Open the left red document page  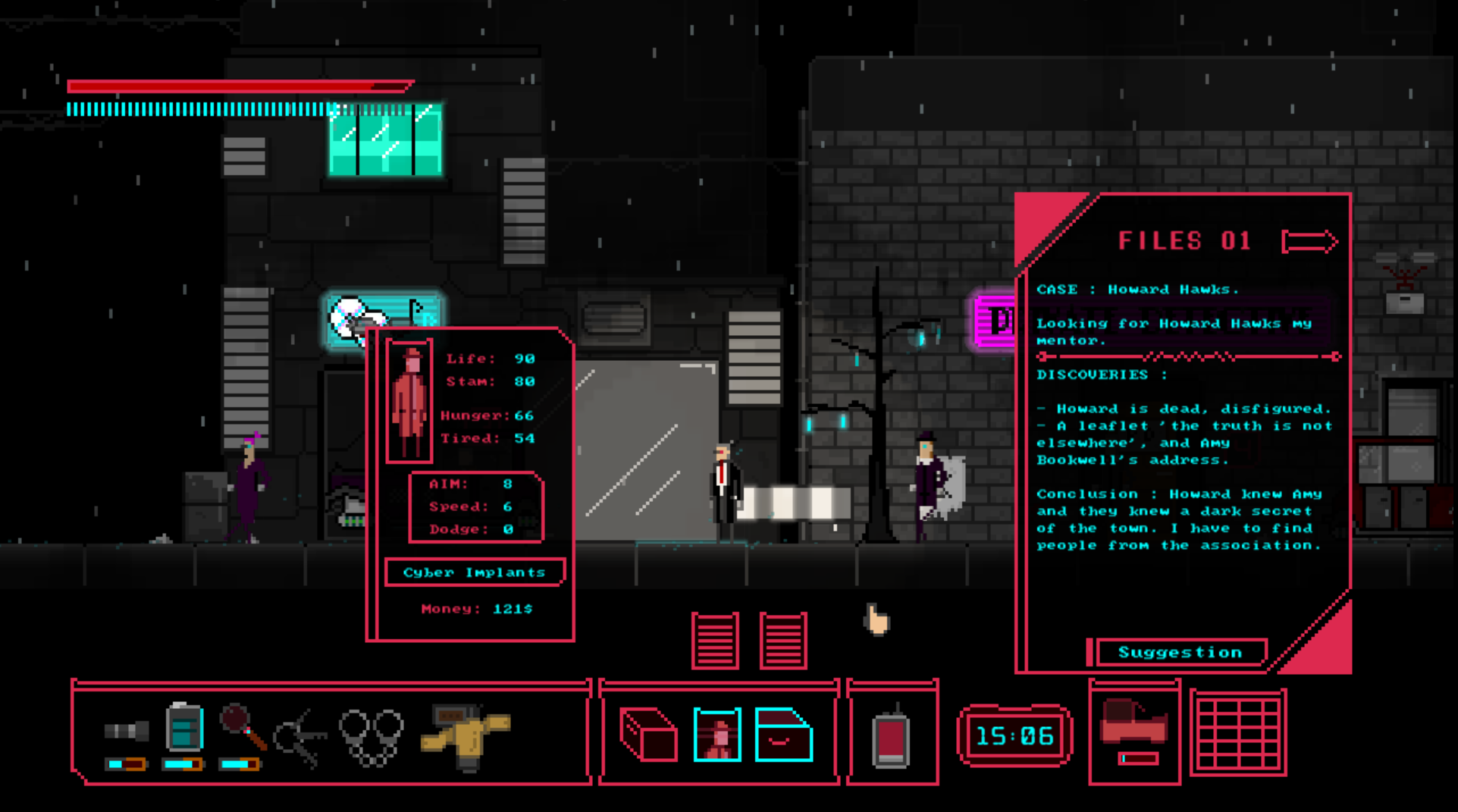(715, 641)
